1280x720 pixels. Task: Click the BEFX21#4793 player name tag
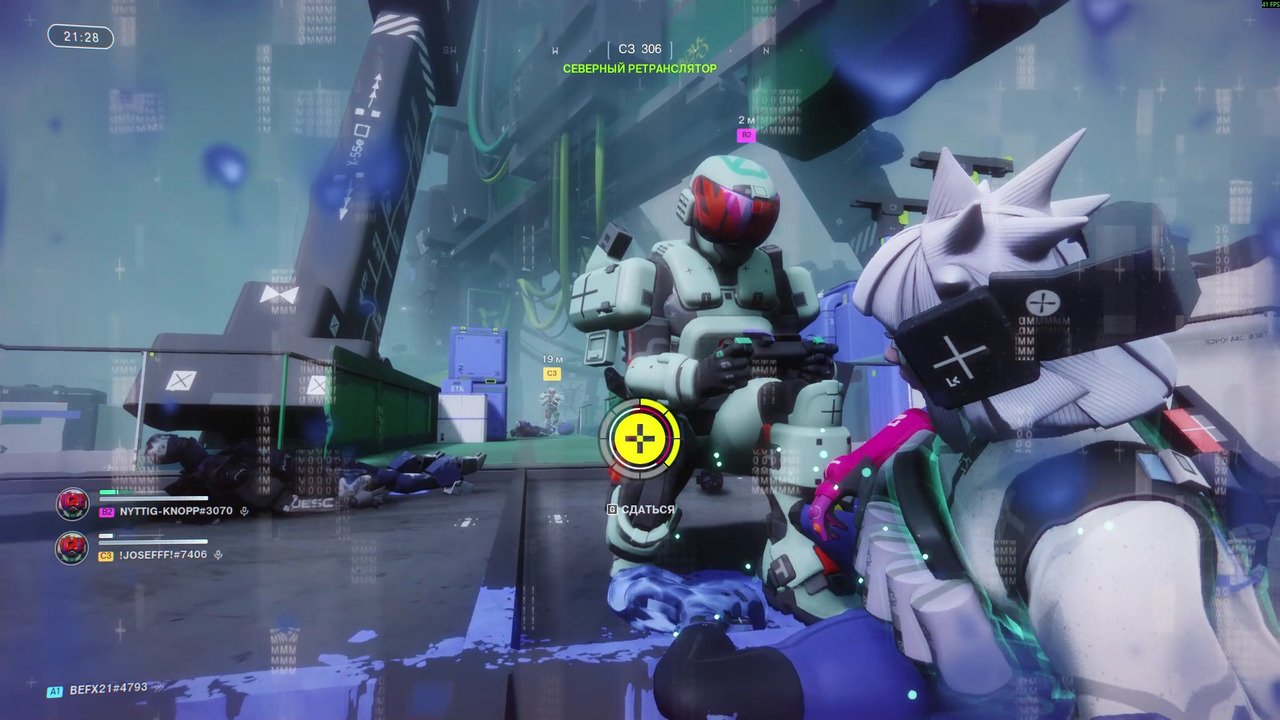pos(108,688)
